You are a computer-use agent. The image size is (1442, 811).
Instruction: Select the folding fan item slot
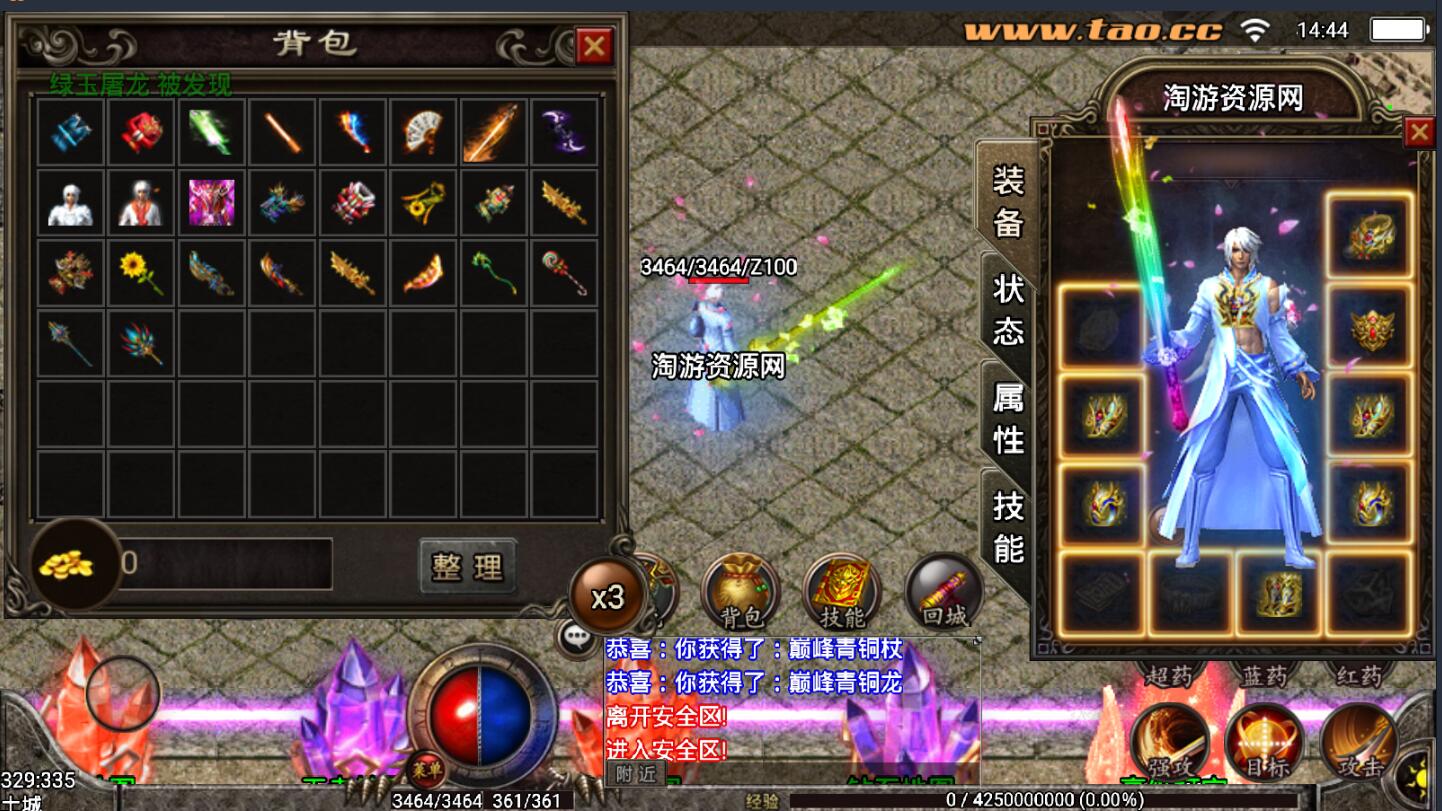[424, 132]
